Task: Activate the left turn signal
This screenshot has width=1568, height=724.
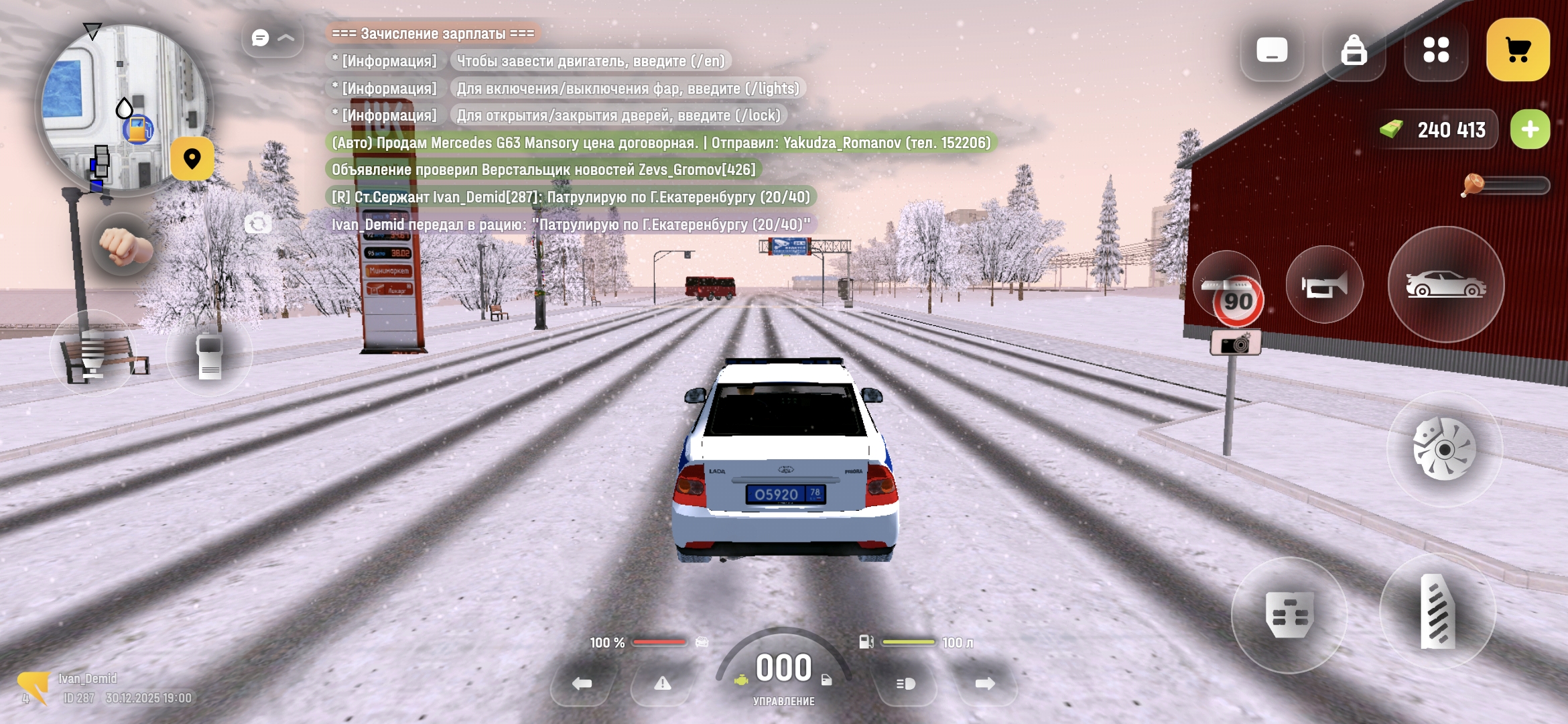Action: click(x=582, y=684)
